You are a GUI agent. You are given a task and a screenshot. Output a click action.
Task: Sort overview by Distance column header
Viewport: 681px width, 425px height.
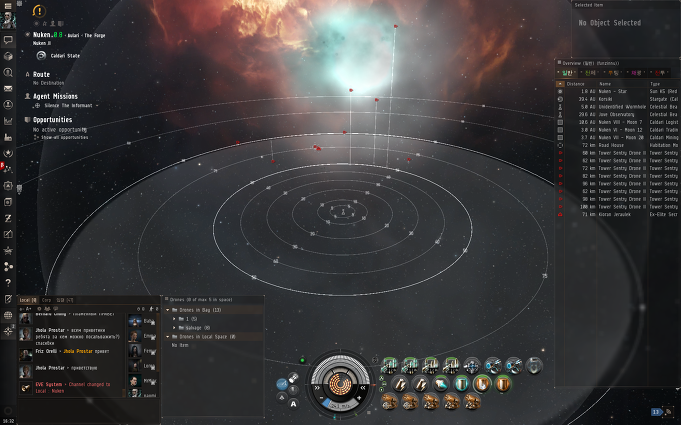point(576,84)
